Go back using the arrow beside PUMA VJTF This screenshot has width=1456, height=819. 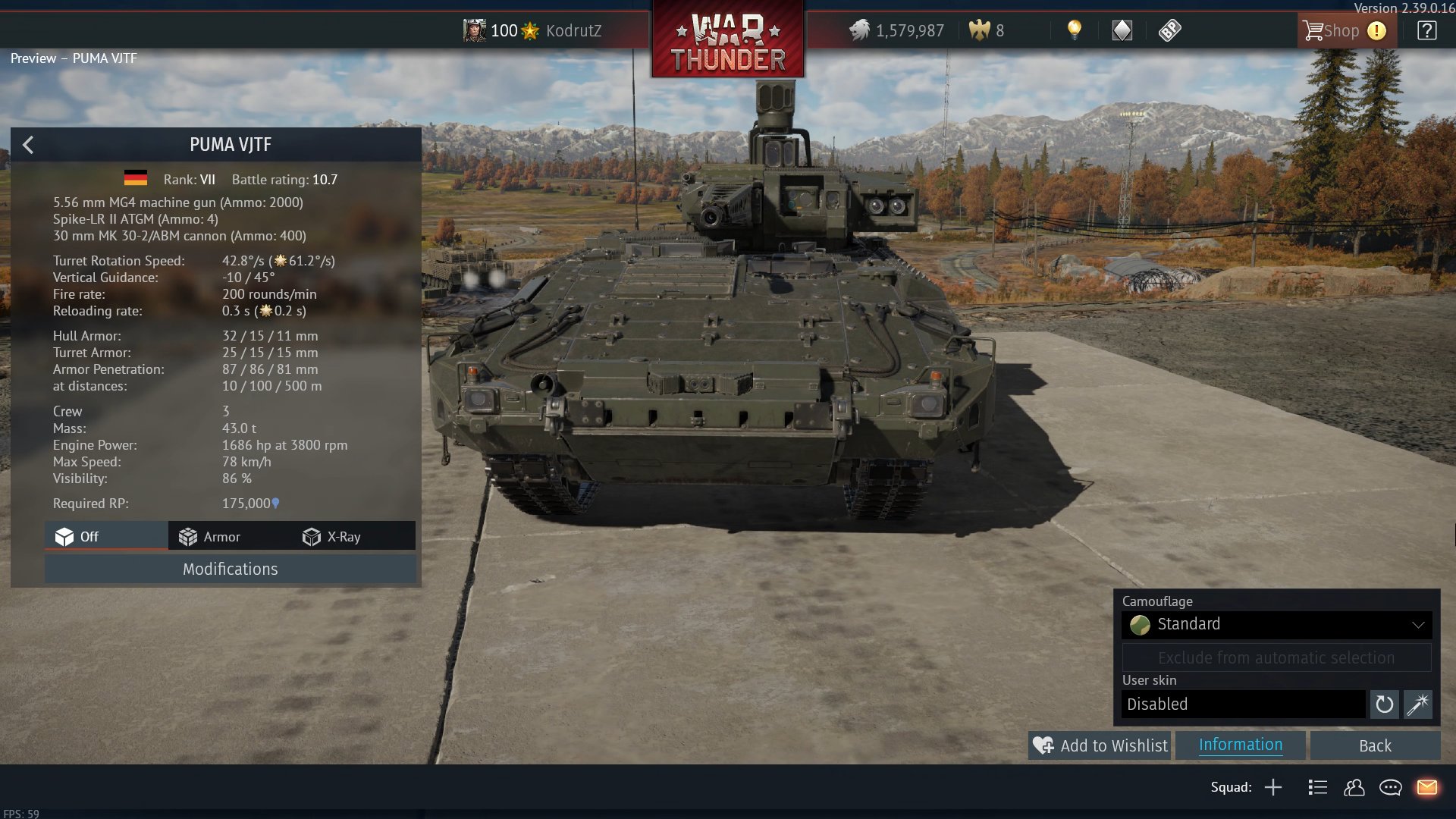(x=28, y=145)
